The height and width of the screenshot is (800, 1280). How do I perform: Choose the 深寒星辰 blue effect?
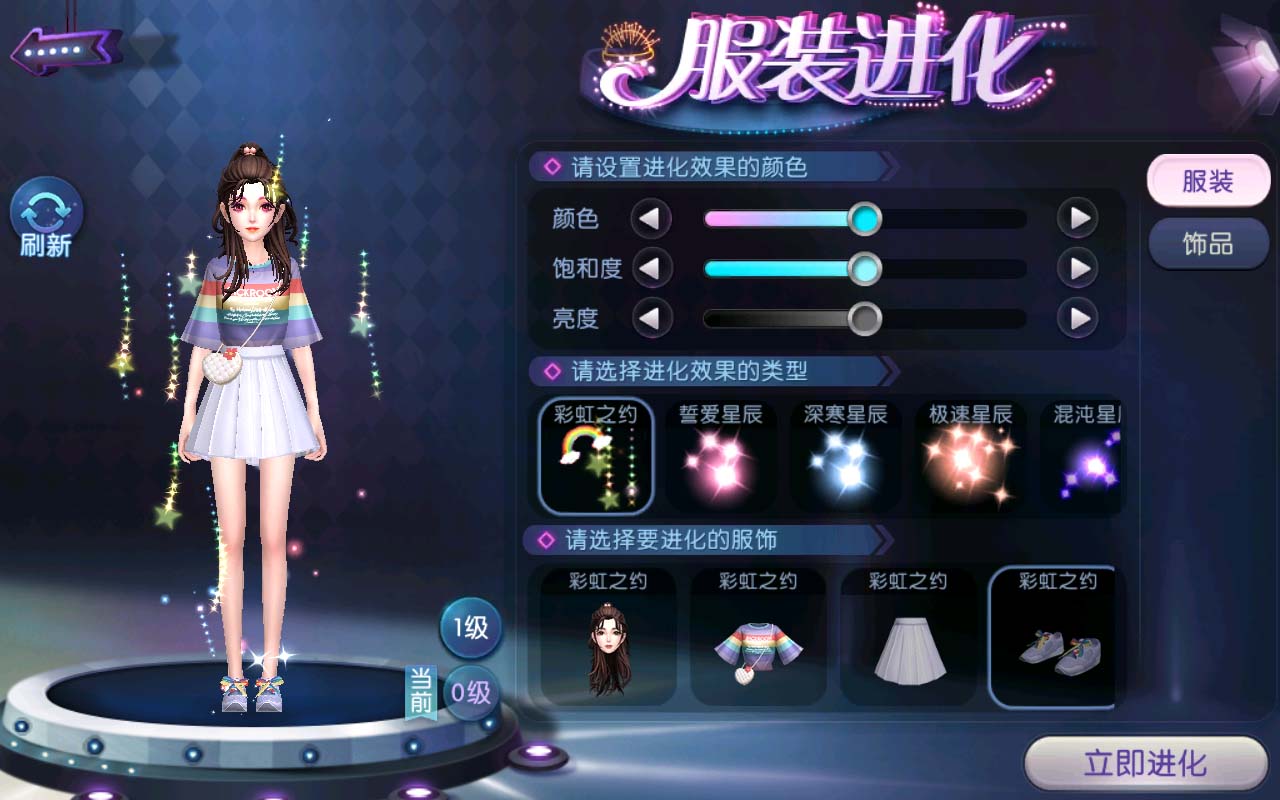click(x=845, y=455)
